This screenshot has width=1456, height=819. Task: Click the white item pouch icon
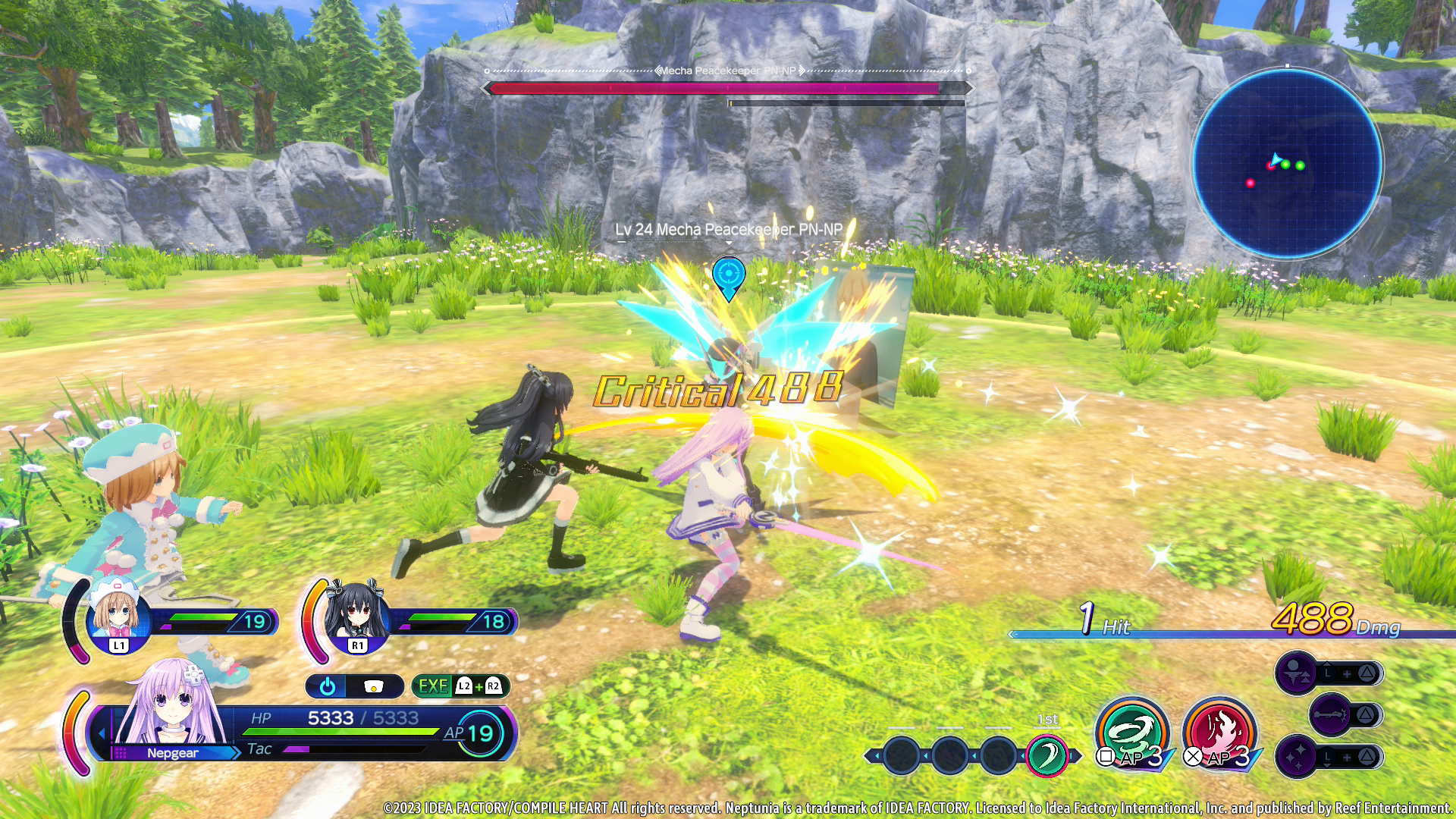coord(373,686)
